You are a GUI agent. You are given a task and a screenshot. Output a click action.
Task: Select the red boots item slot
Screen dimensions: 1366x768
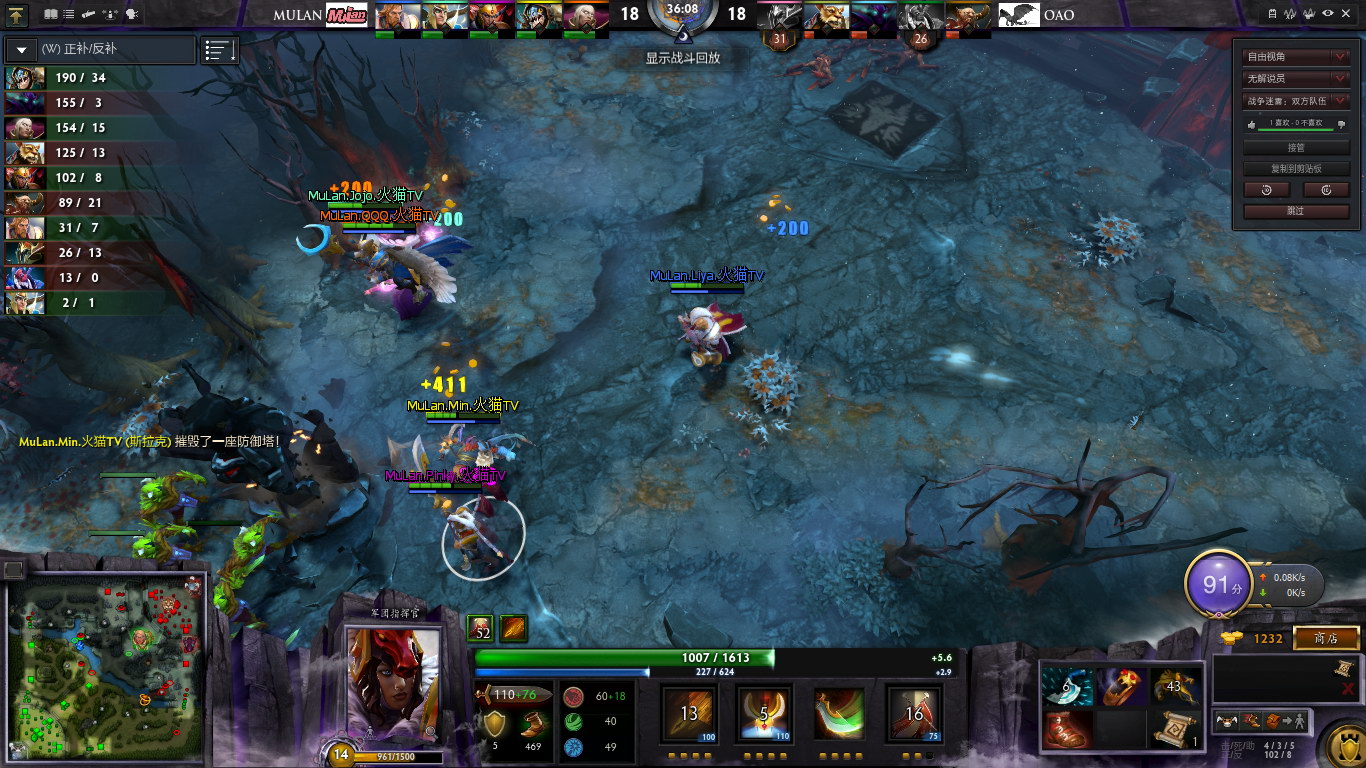coord(1066,729)
